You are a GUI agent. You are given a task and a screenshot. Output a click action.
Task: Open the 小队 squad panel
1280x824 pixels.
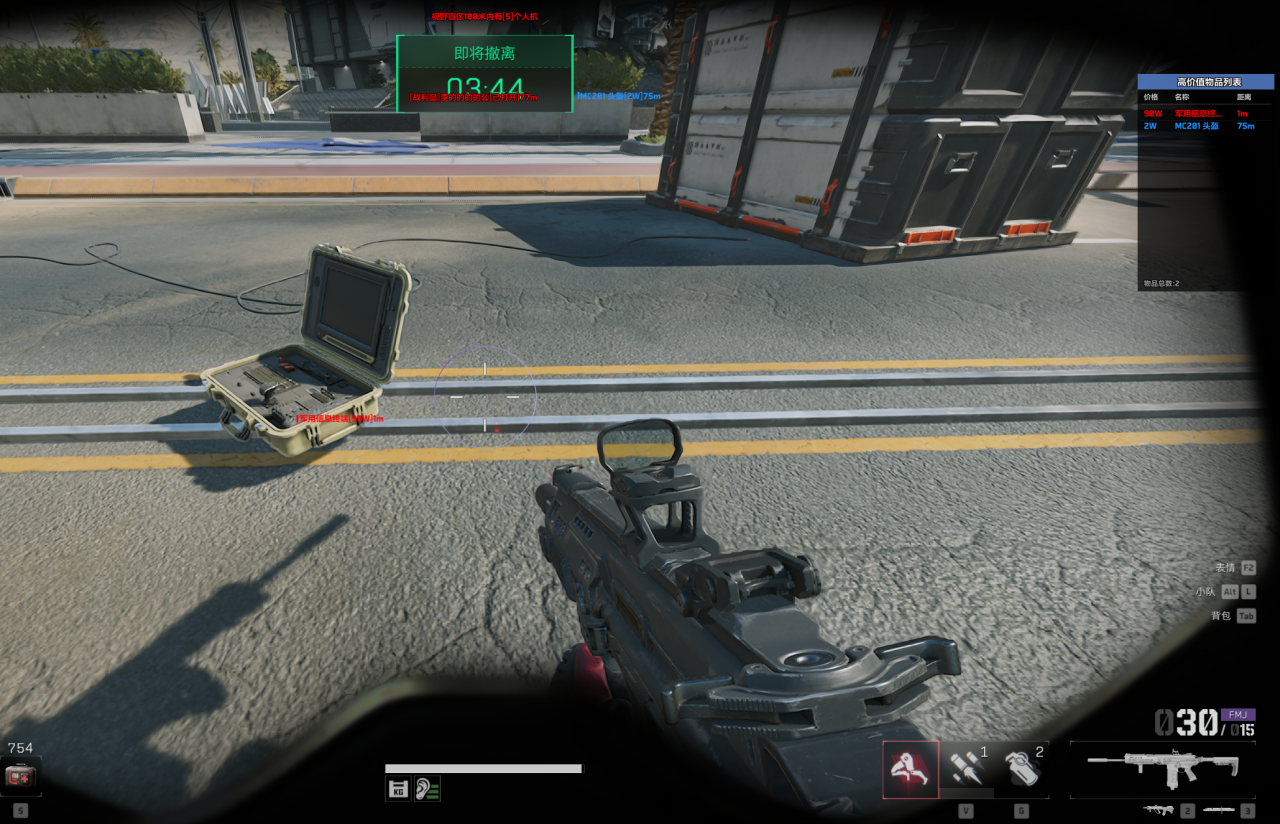click(x=1225, y=592)
